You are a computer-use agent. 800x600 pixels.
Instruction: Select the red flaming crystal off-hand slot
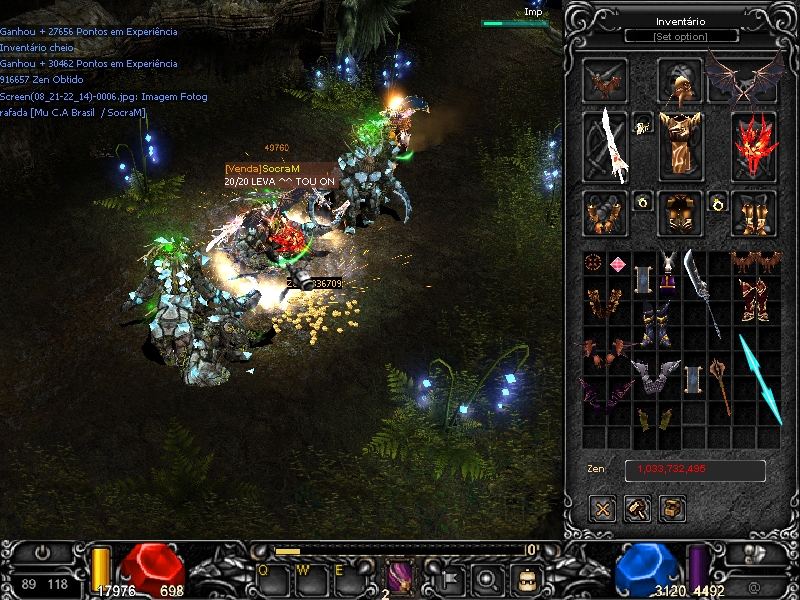point(754,145)
